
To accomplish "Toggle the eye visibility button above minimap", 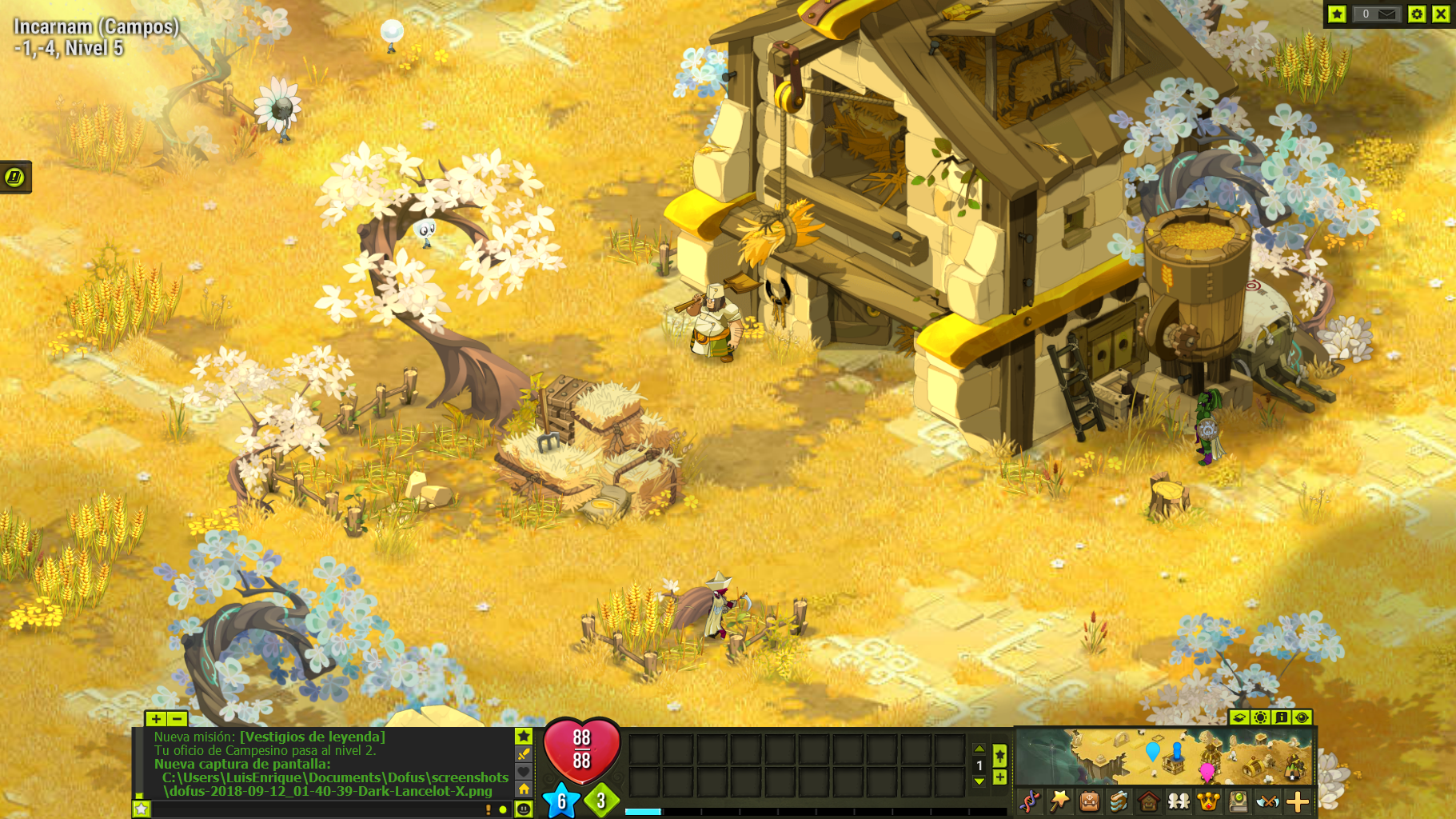I will point(1302,717).
